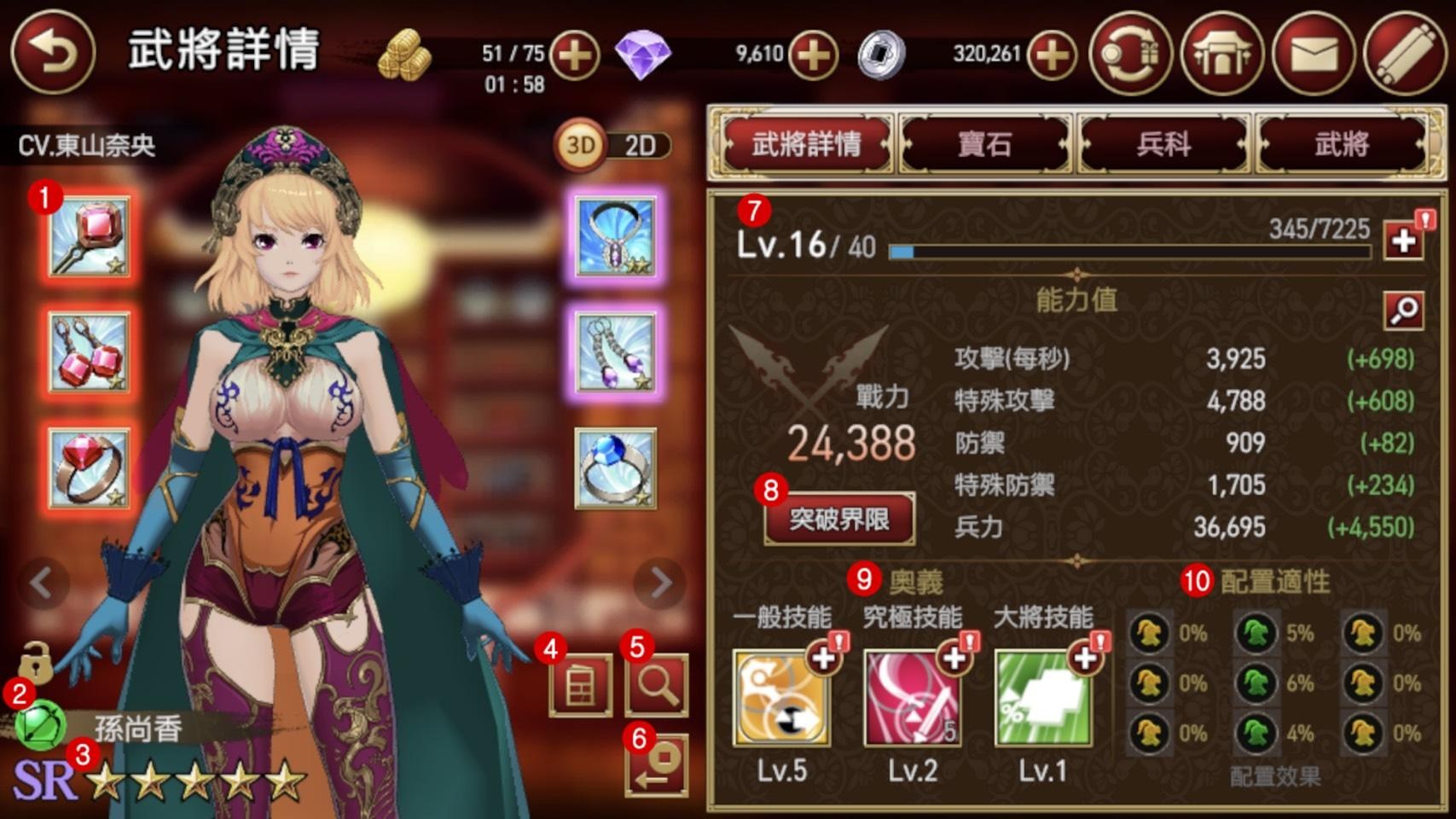
Task: Switch the view to 2D mode
Action: pyautogui.click(x=638, y=145)
